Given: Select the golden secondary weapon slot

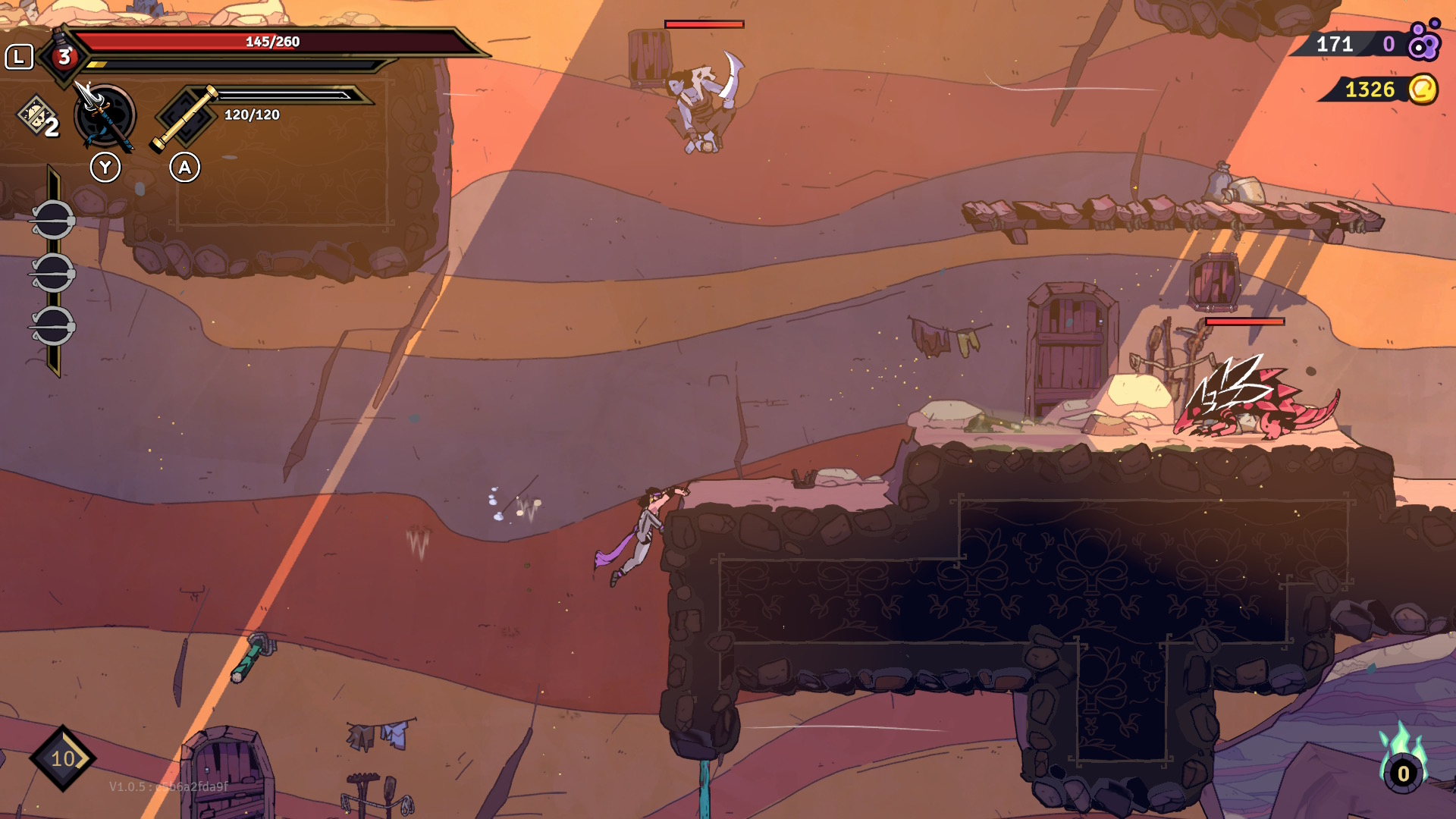Looking at the screenshot, I should [x=185, y=118].
